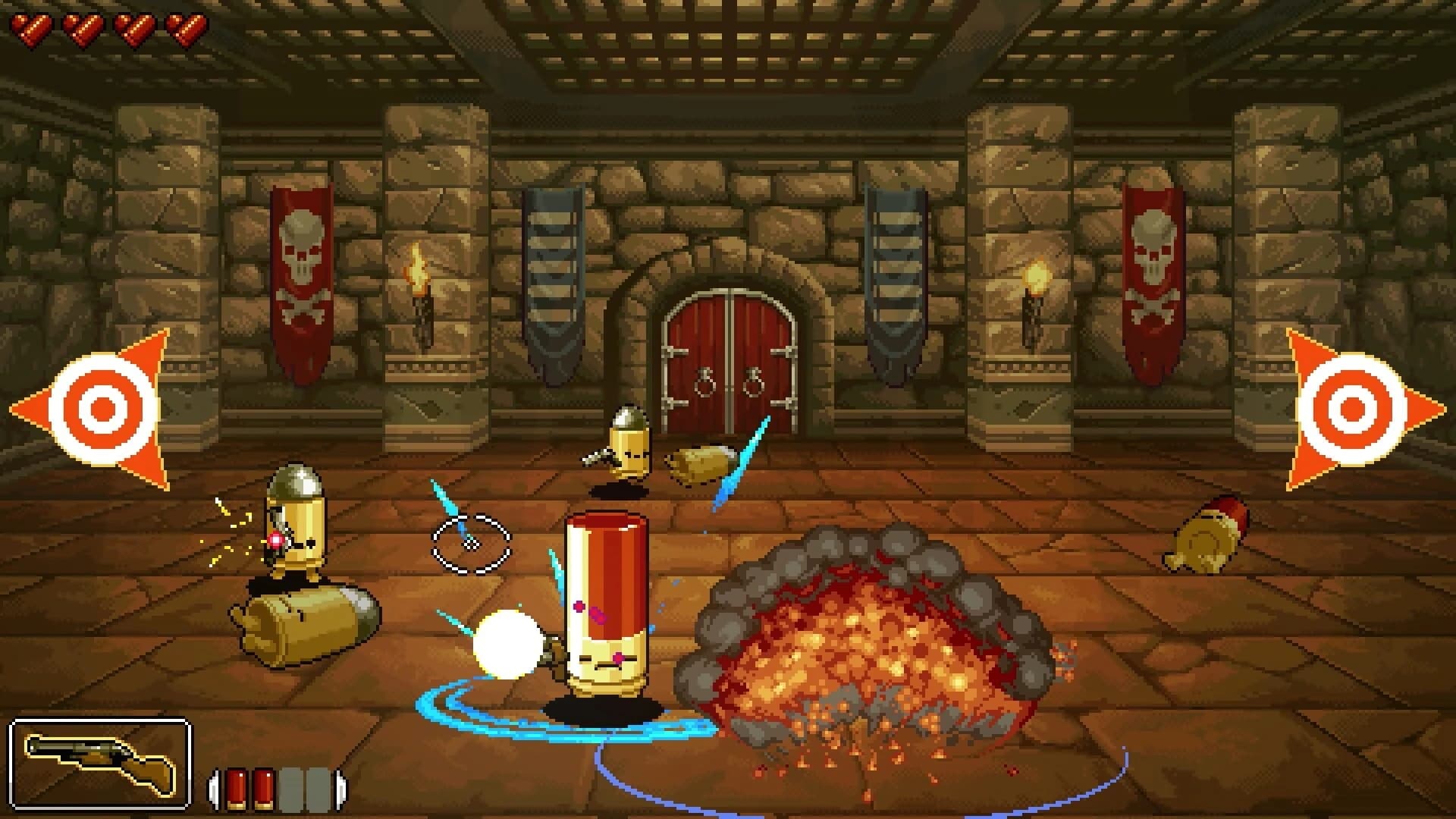Viewport: 1456px width, 819px height.
Task: Click the weapon display panel frame
Action: pos(99,759)
